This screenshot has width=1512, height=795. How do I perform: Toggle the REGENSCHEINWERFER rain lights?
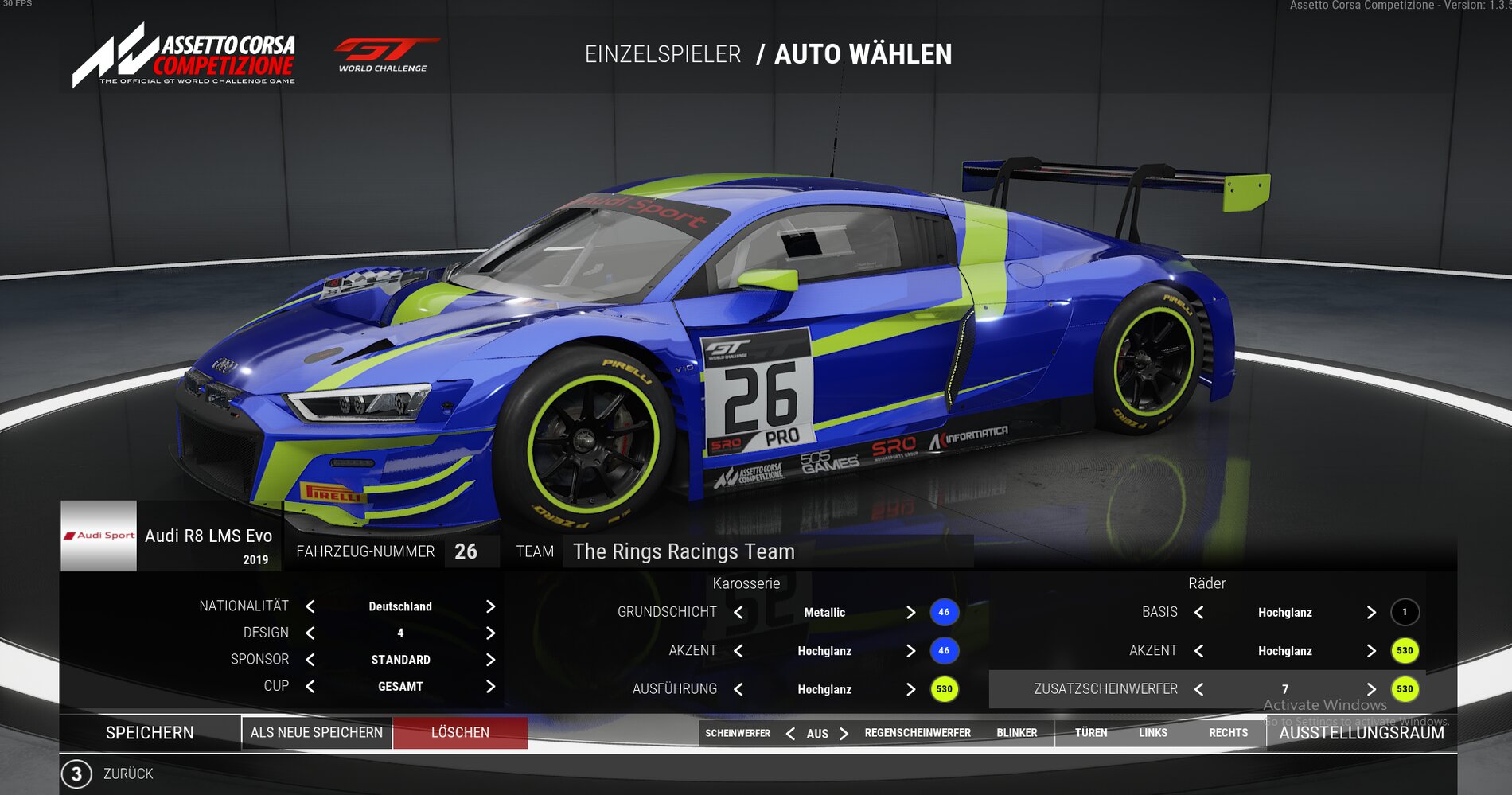918,733
